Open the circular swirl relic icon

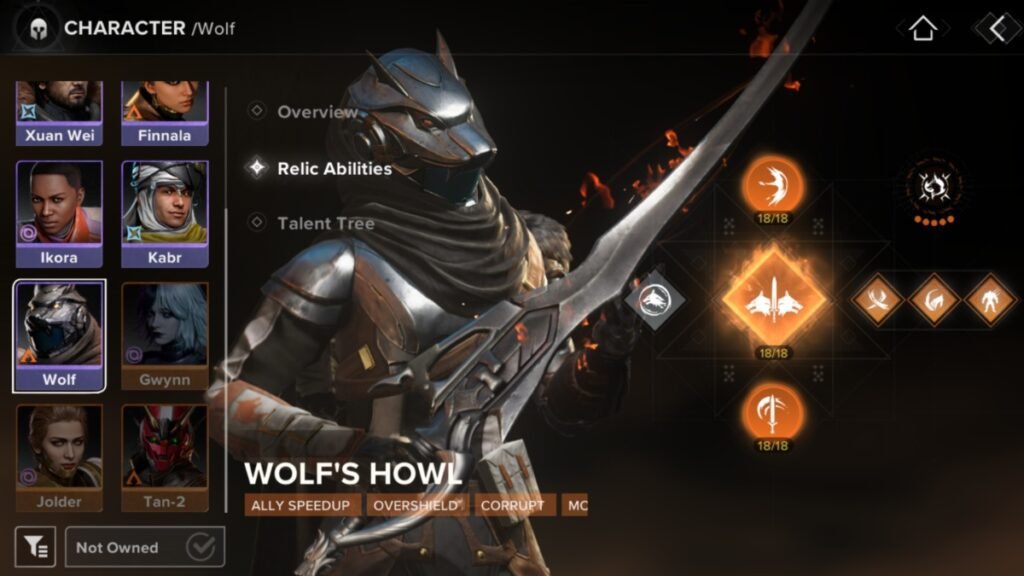coord(933,185)
